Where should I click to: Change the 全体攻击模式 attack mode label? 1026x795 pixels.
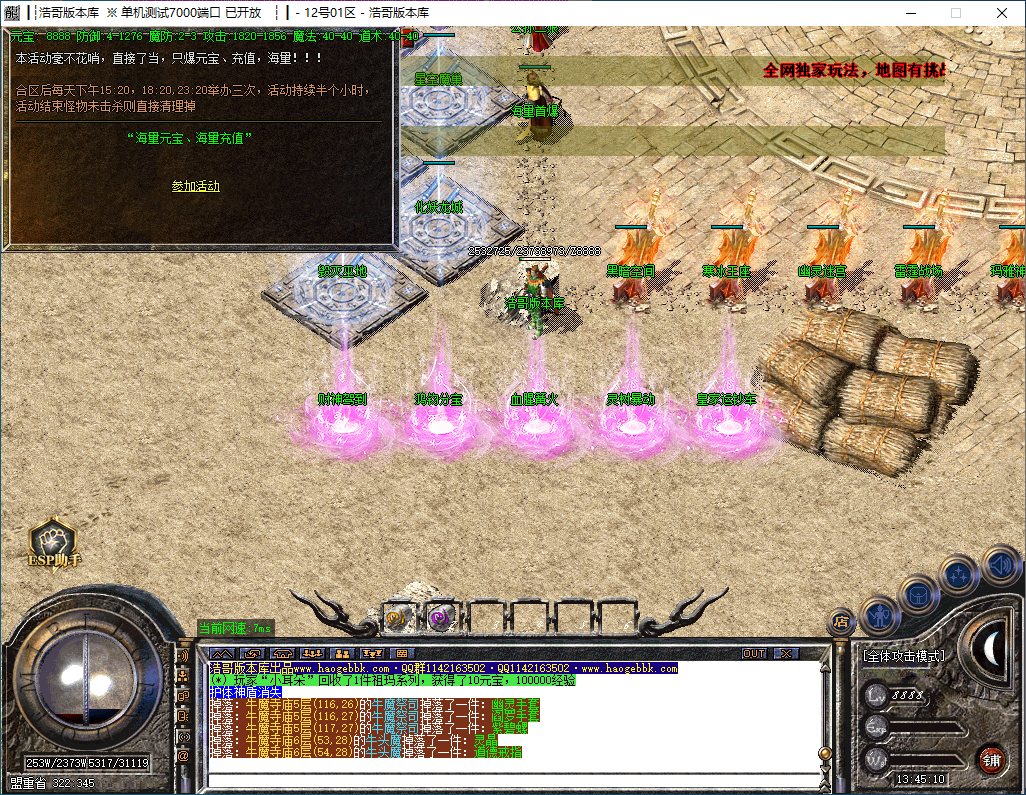(903, 657)
